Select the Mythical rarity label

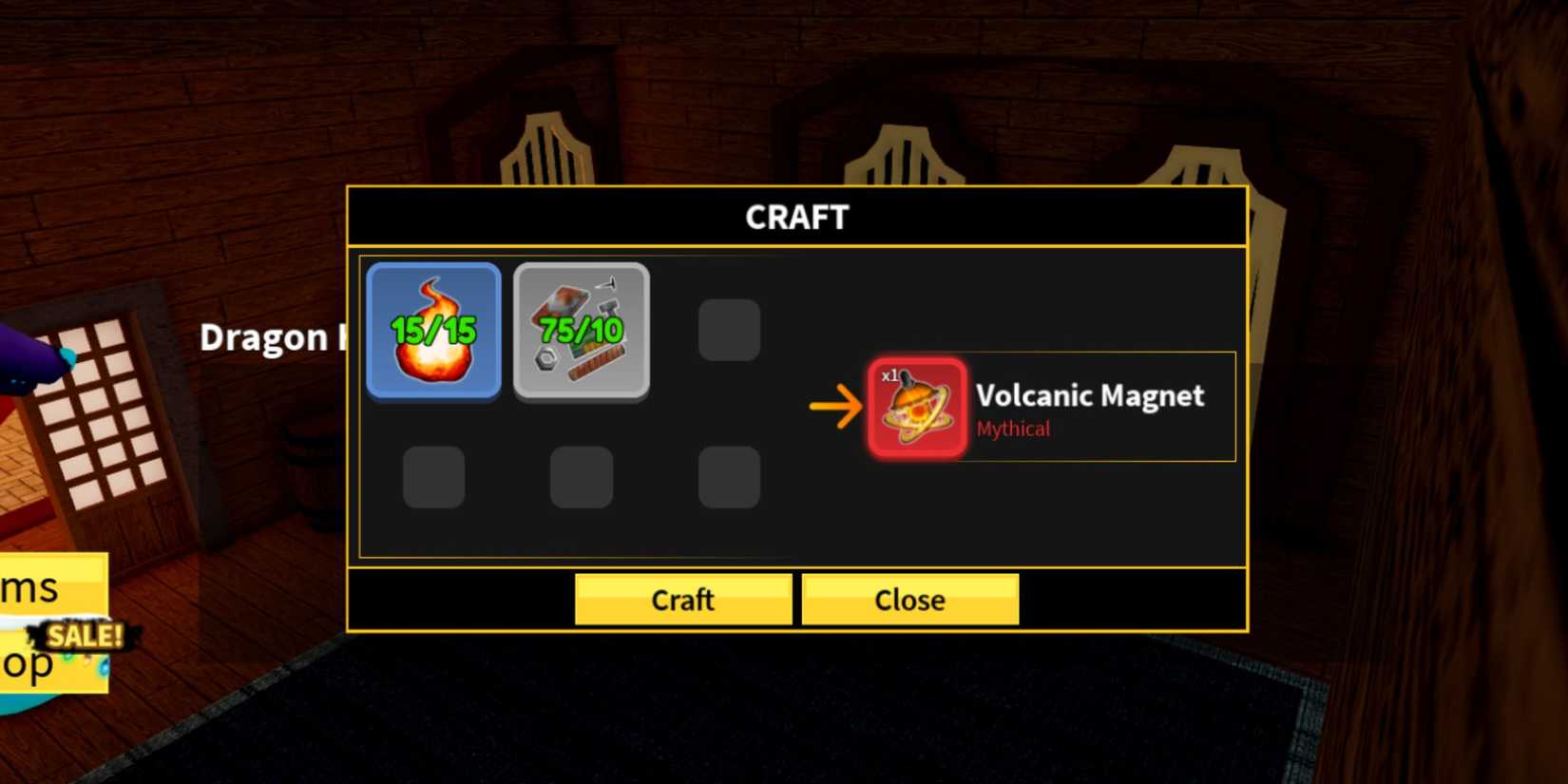click(1012, 429)
